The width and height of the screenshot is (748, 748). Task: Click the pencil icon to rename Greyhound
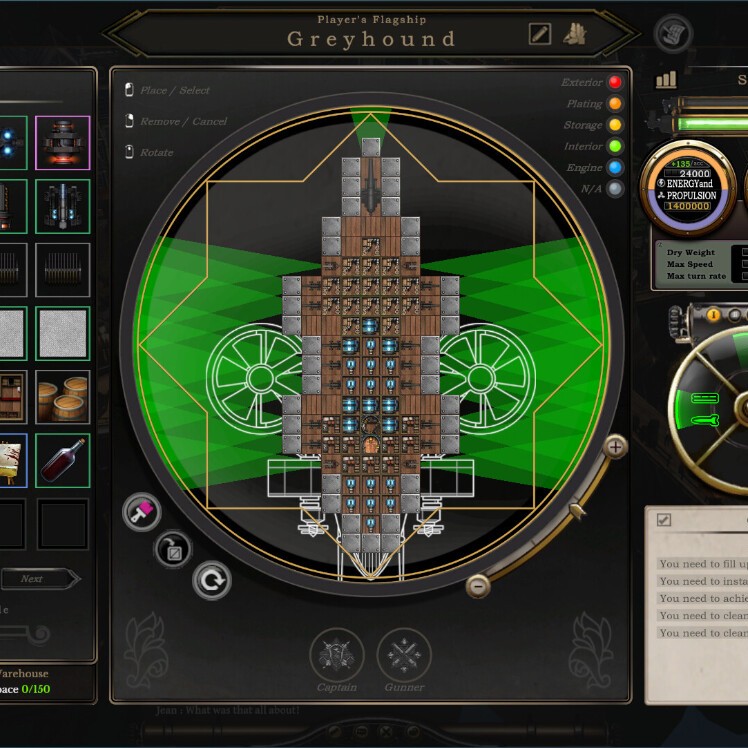[x=540, y=34]
